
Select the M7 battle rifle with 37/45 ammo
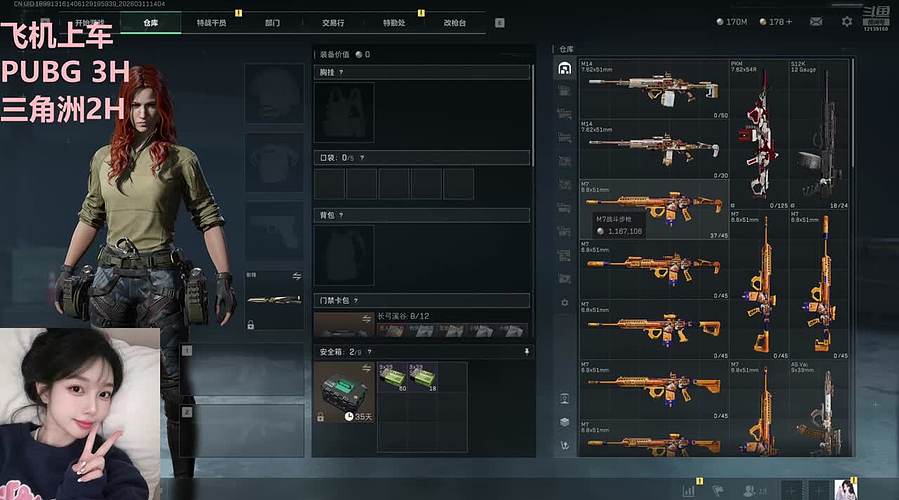click(x=654, y=210)
